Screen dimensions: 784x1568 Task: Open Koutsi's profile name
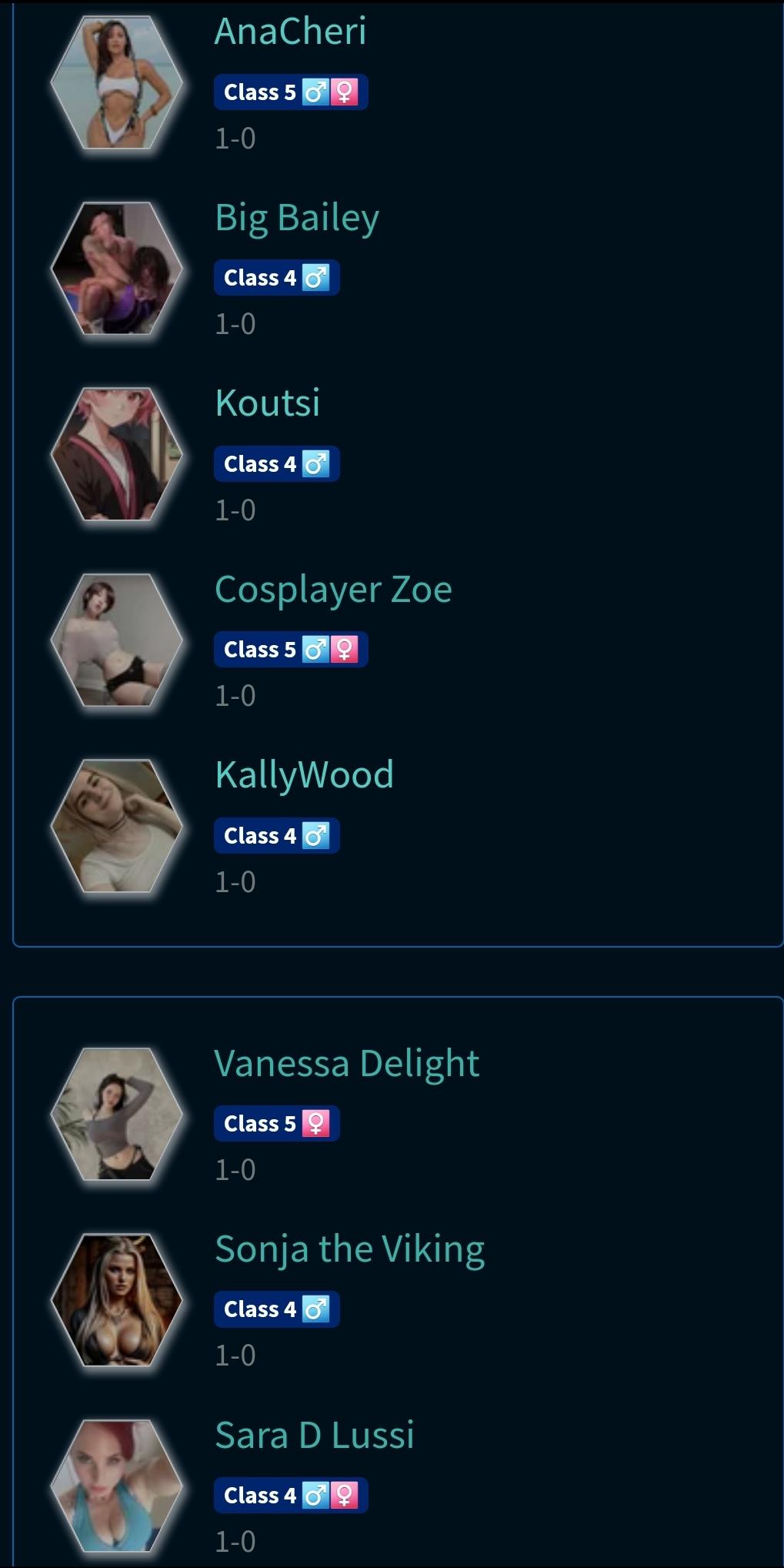point(267,403)
